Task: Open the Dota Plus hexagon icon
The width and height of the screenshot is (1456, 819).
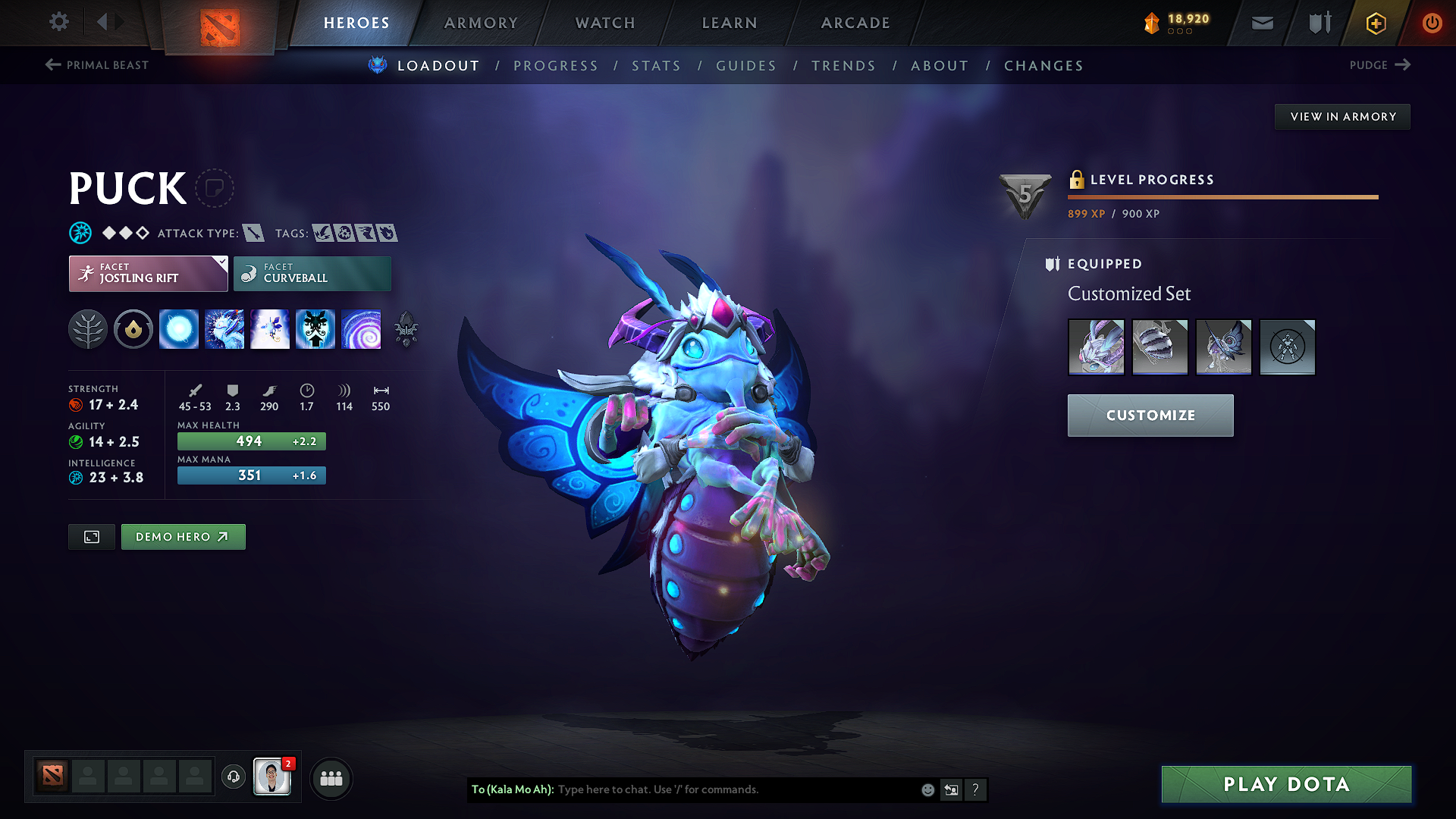Action: tap(1375, 23)
